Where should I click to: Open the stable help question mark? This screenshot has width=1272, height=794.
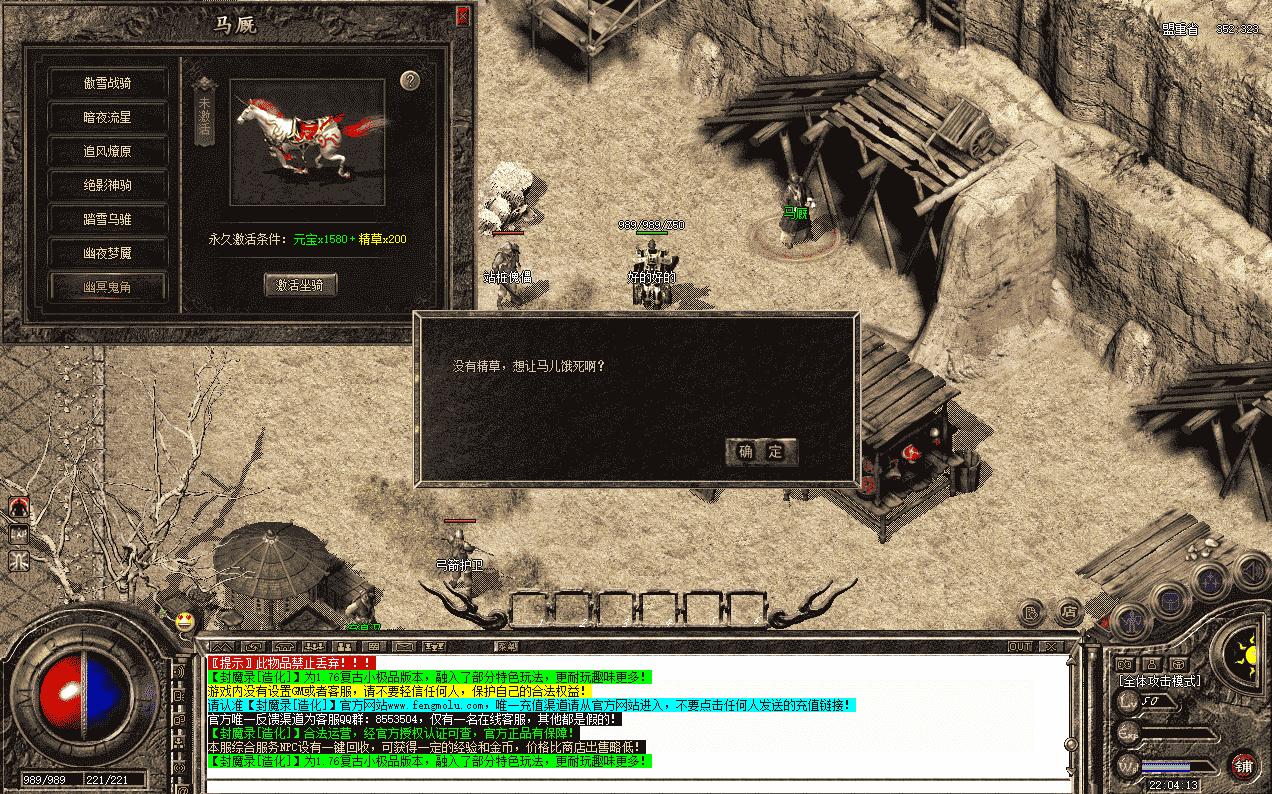coord(410,81)
